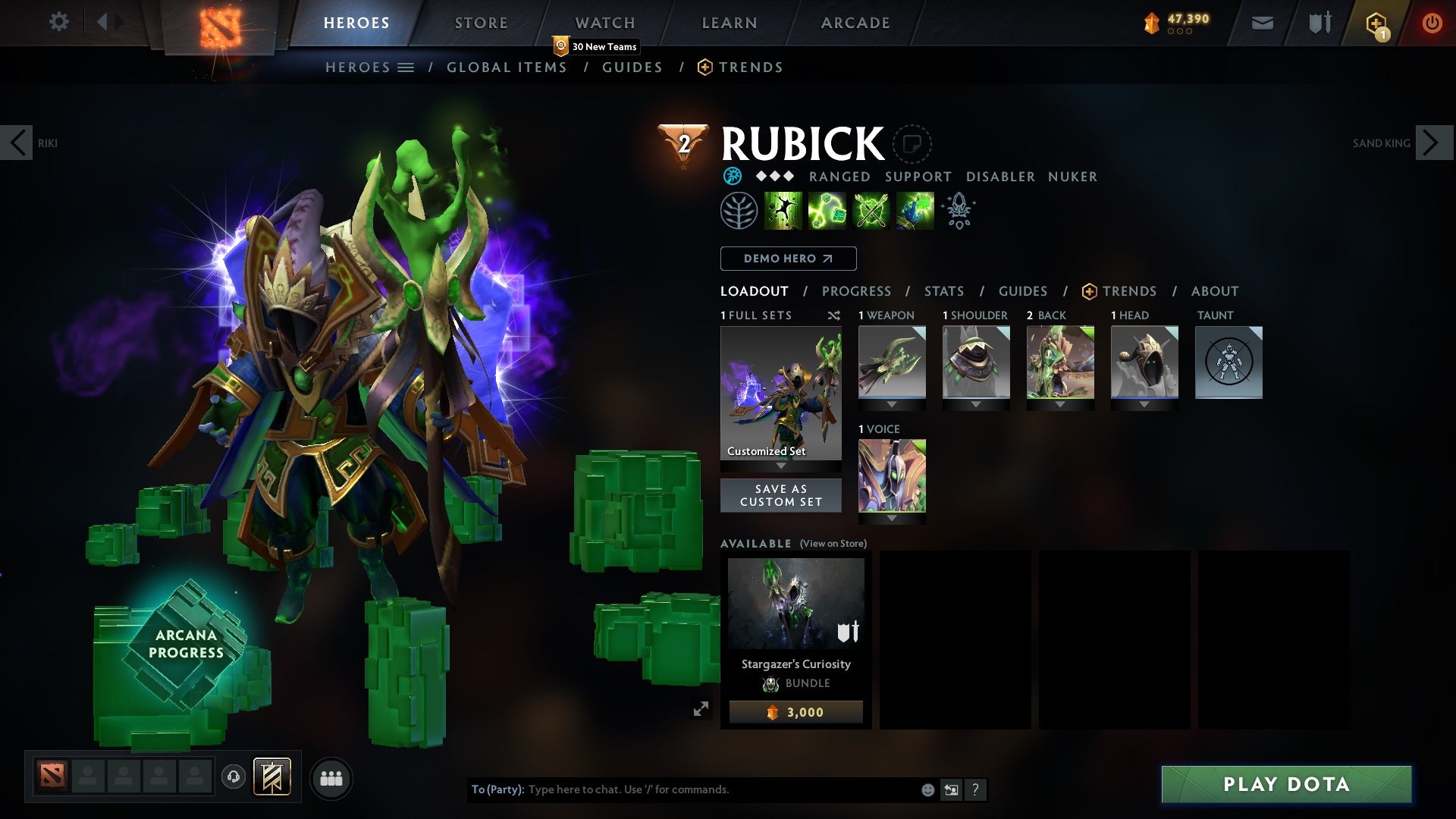Click the DEMO HERO button
This screenshot has width=1456, height=819.
(787, 259)
